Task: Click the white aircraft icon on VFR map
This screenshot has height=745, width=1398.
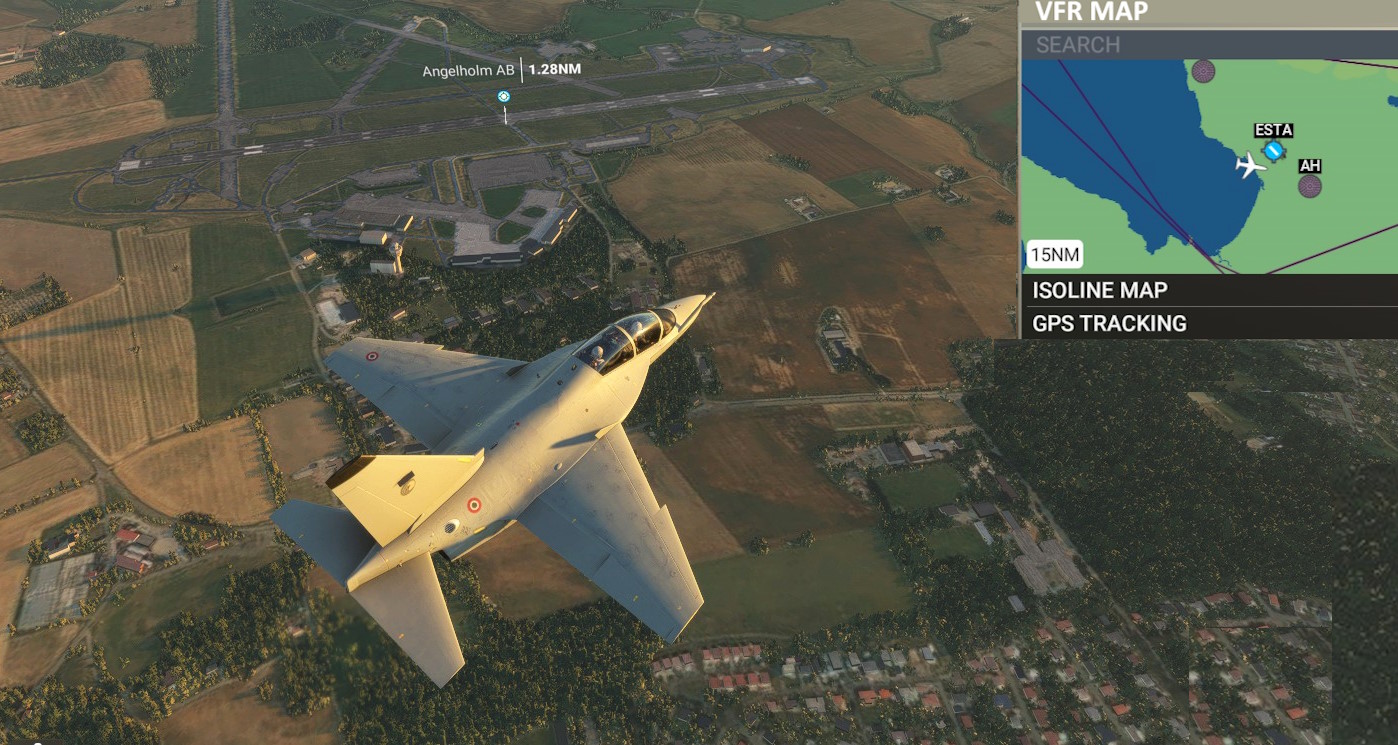Action: point(1249,165)
